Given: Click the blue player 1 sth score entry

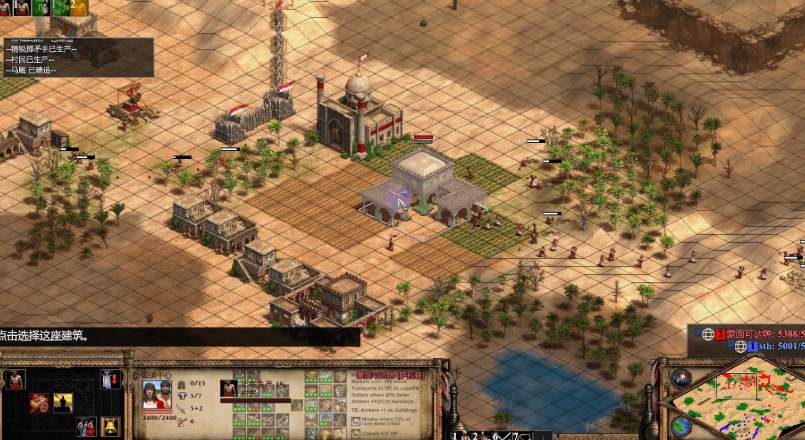Looking at the screenshot, I should [770, 346].
